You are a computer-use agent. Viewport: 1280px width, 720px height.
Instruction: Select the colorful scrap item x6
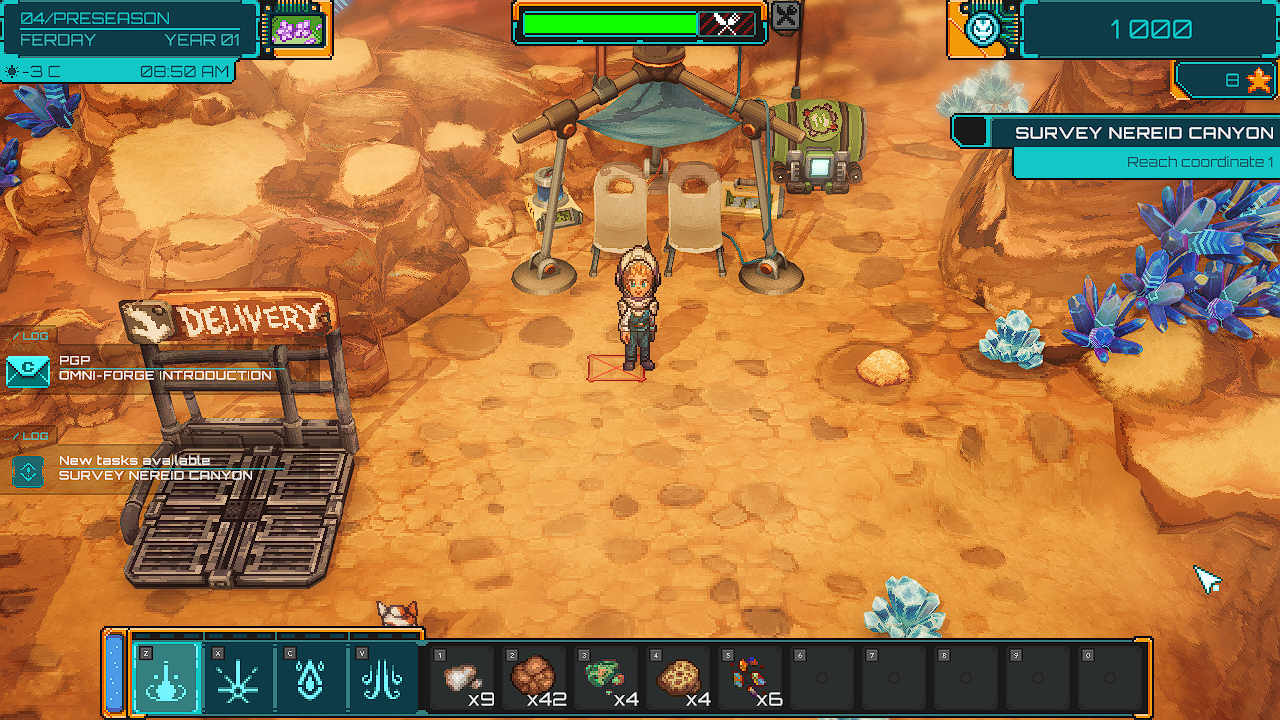pos(750,678)
